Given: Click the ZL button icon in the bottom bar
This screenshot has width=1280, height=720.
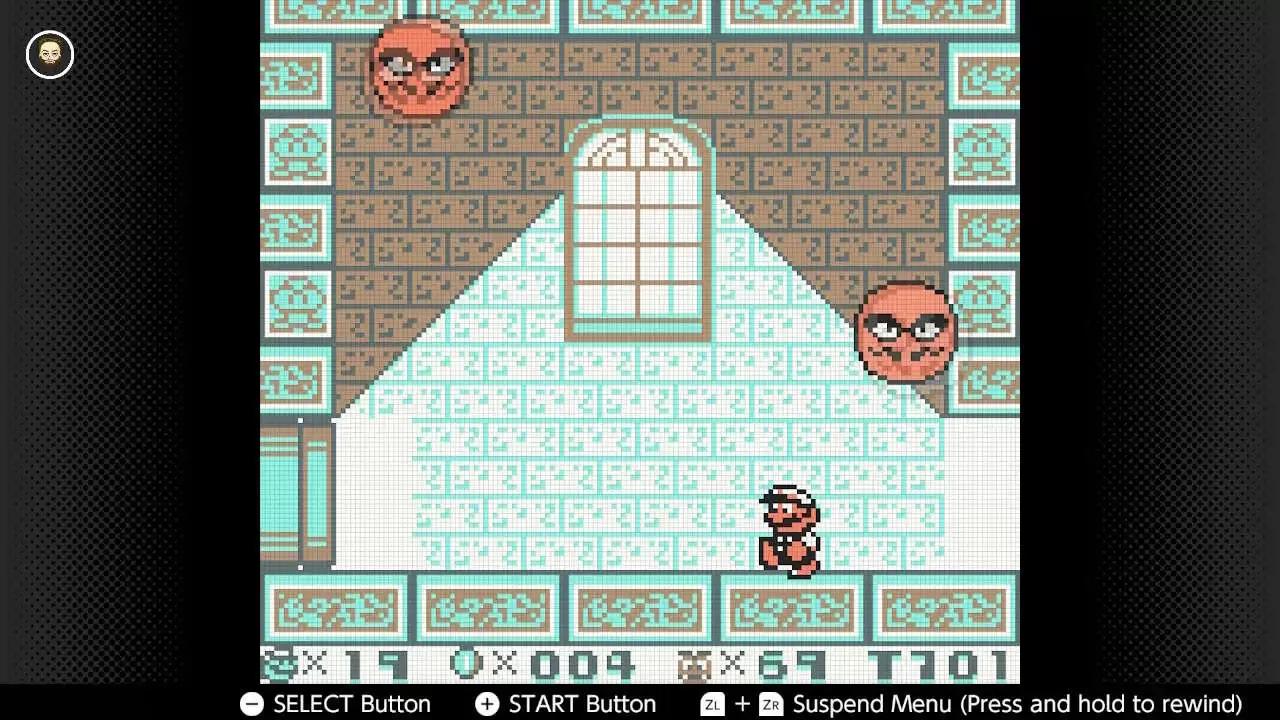Looking at the screenshot, I should (x=712, y=704).
